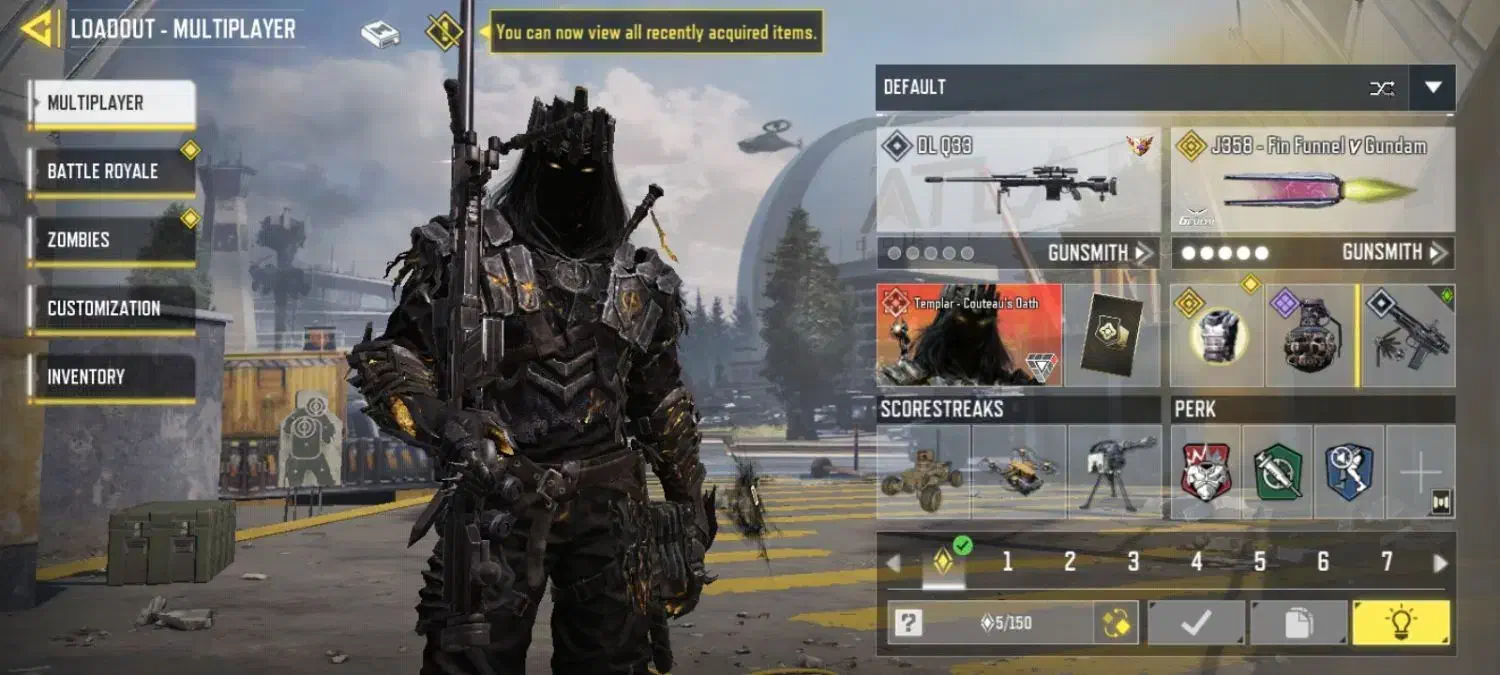
Task: Switch to the Battle Royale tab
Action: tap(111, 171)
